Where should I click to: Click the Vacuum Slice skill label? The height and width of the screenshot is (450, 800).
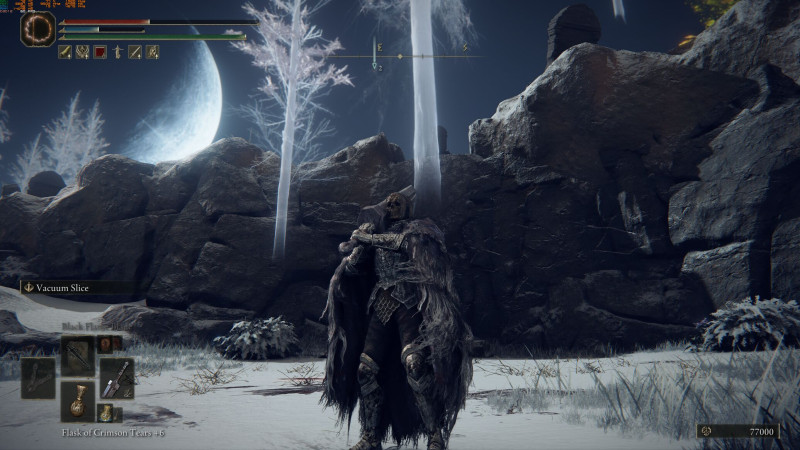pos(60,287)
